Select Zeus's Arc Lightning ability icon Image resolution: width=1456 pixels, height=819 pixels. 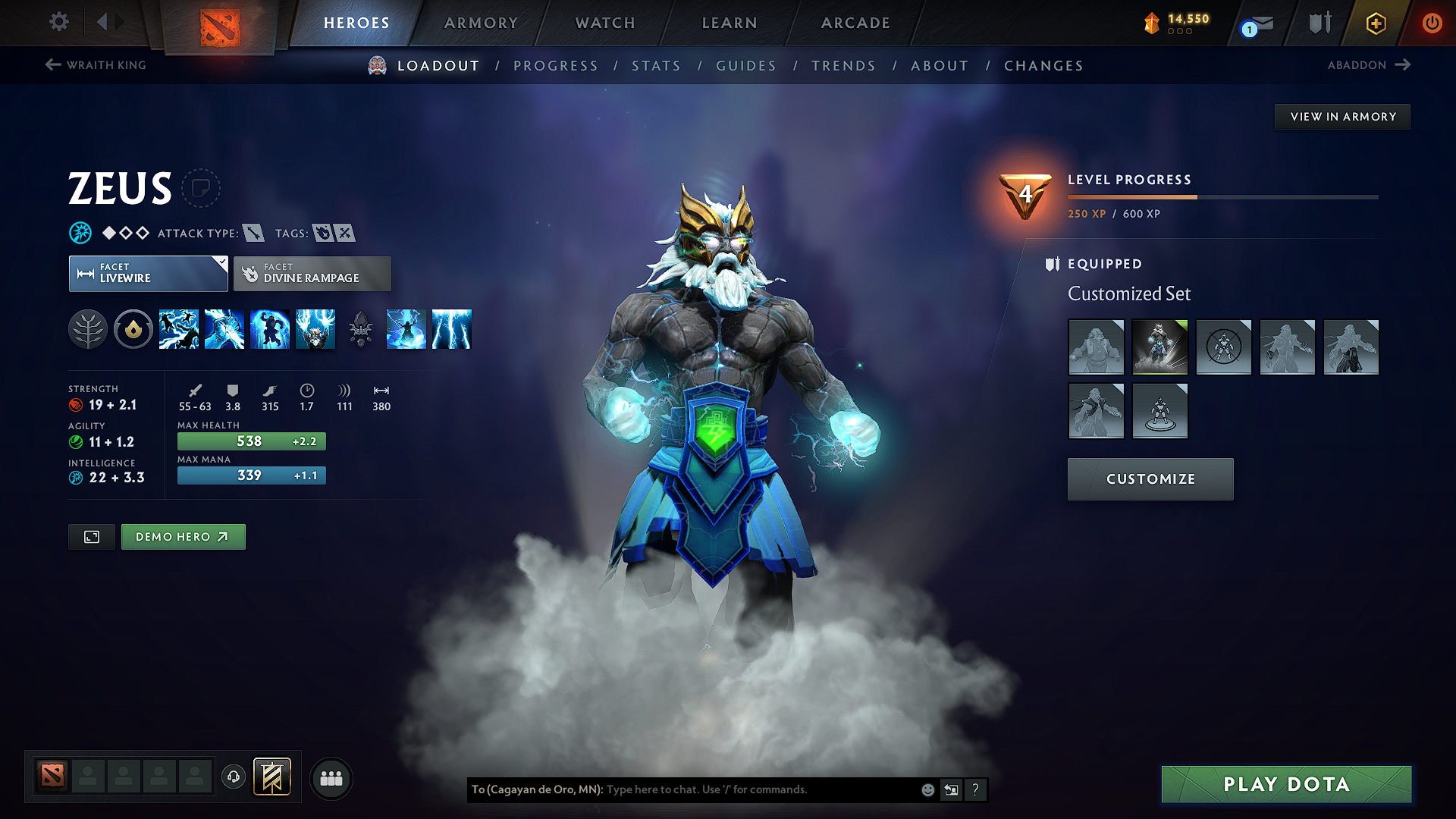point(179,329)
